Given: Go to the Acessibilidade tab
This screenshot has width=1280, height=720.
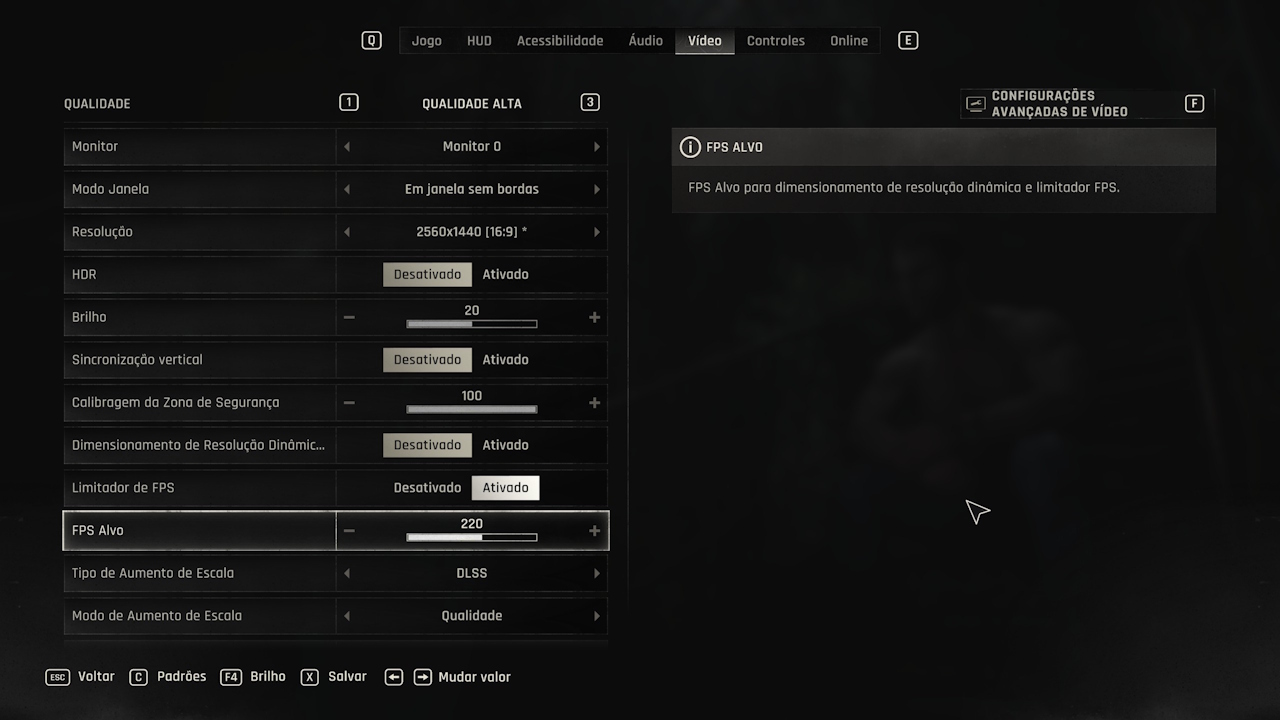Looking at the screenshot, I should (560, 41).
